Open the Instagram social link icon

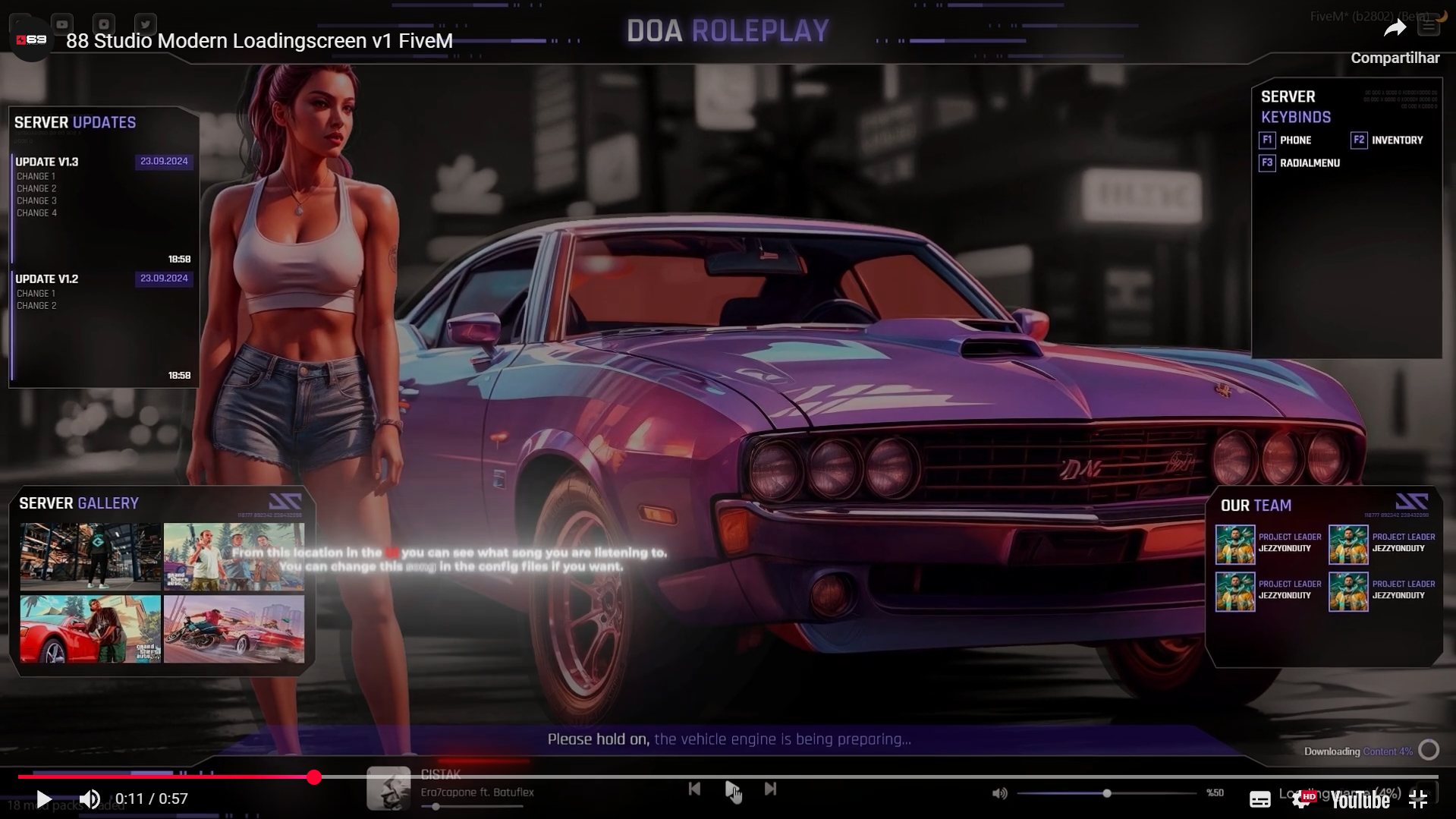104,24
